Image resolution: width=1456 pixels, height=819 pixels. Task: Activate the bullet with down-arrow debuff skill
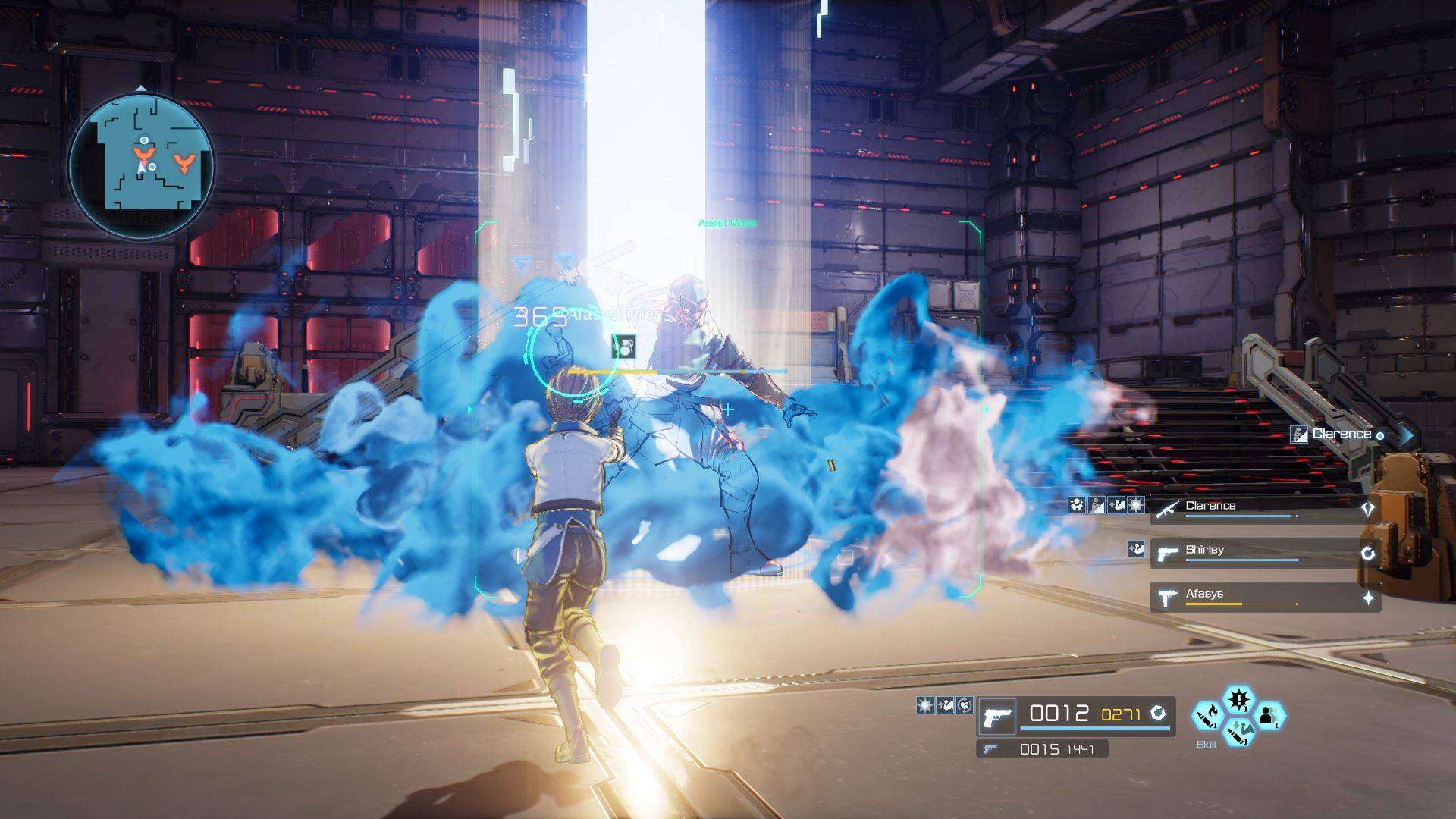[x=1238, y=732]
